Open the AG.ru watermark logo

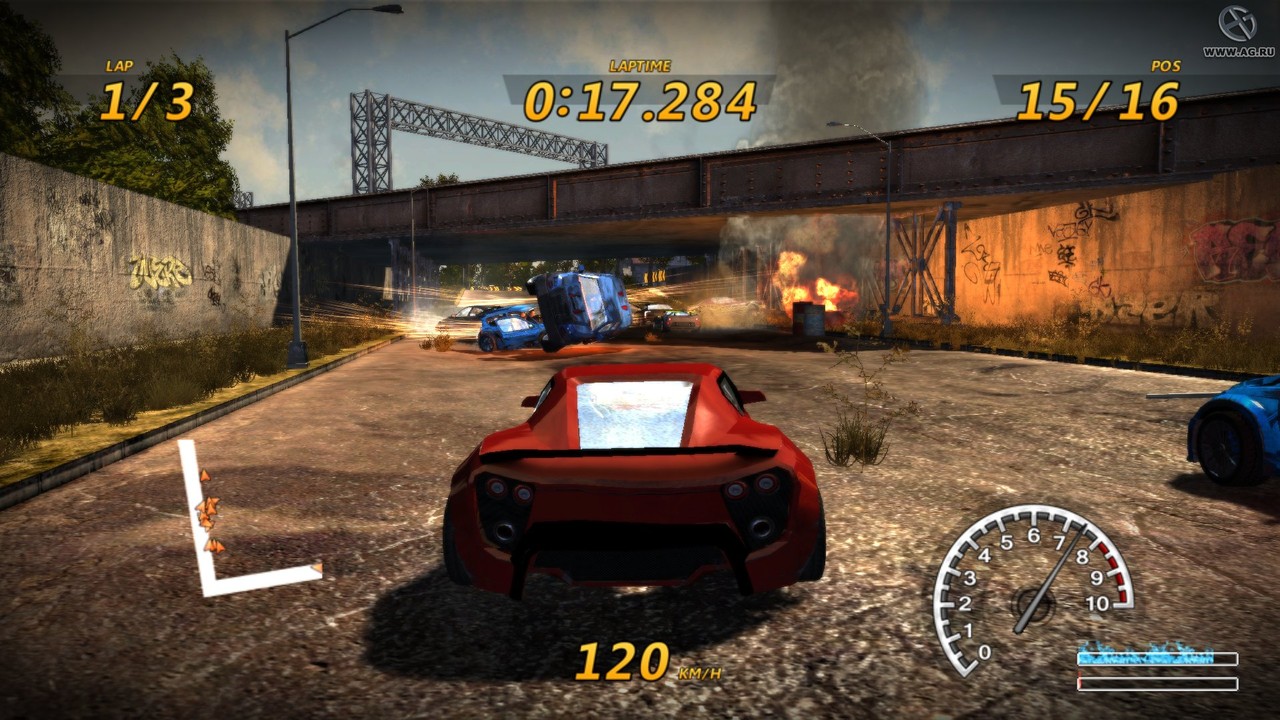coord(1237,24)
